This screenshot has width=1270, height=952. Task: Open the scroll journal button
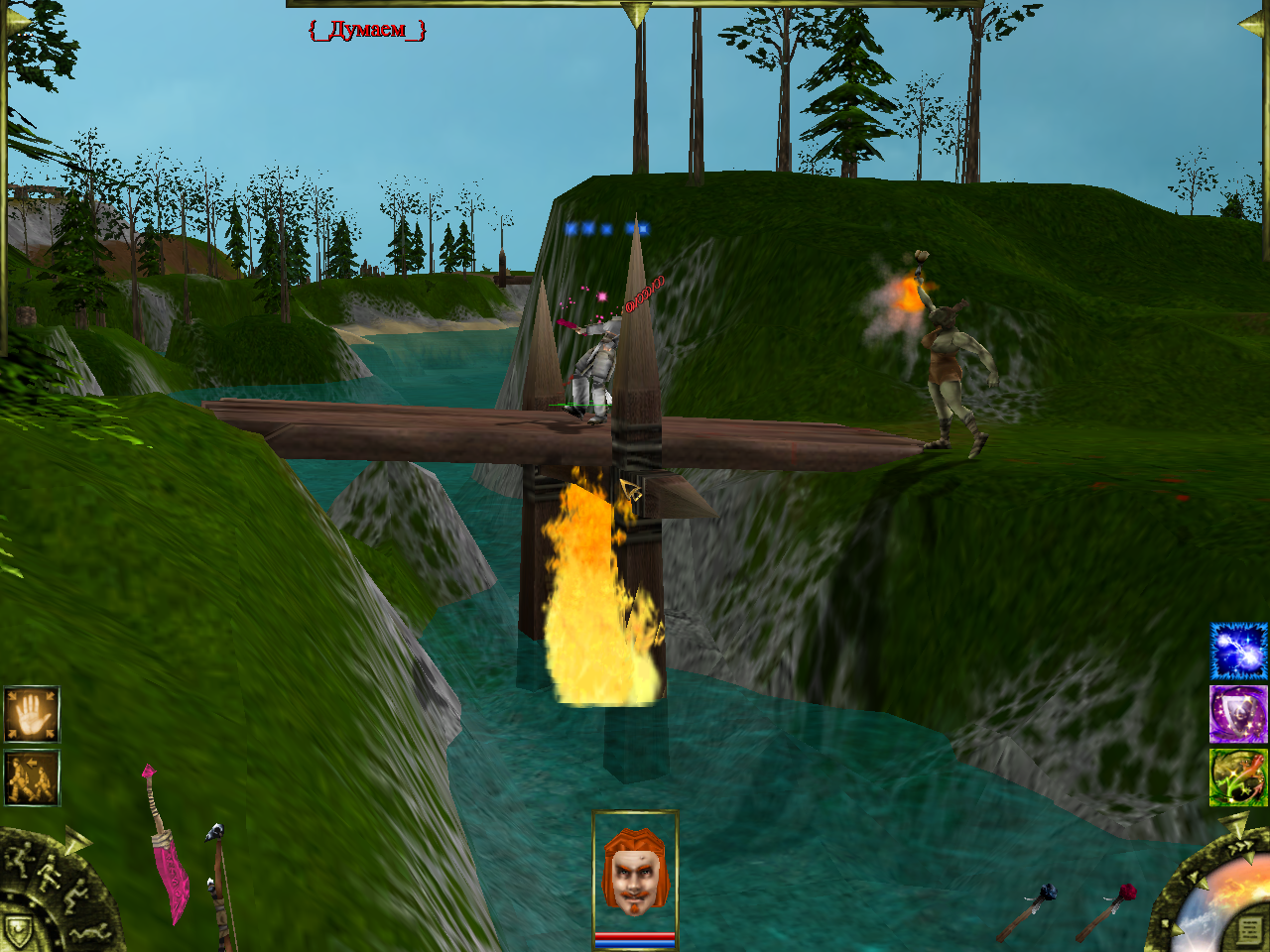1250,931
